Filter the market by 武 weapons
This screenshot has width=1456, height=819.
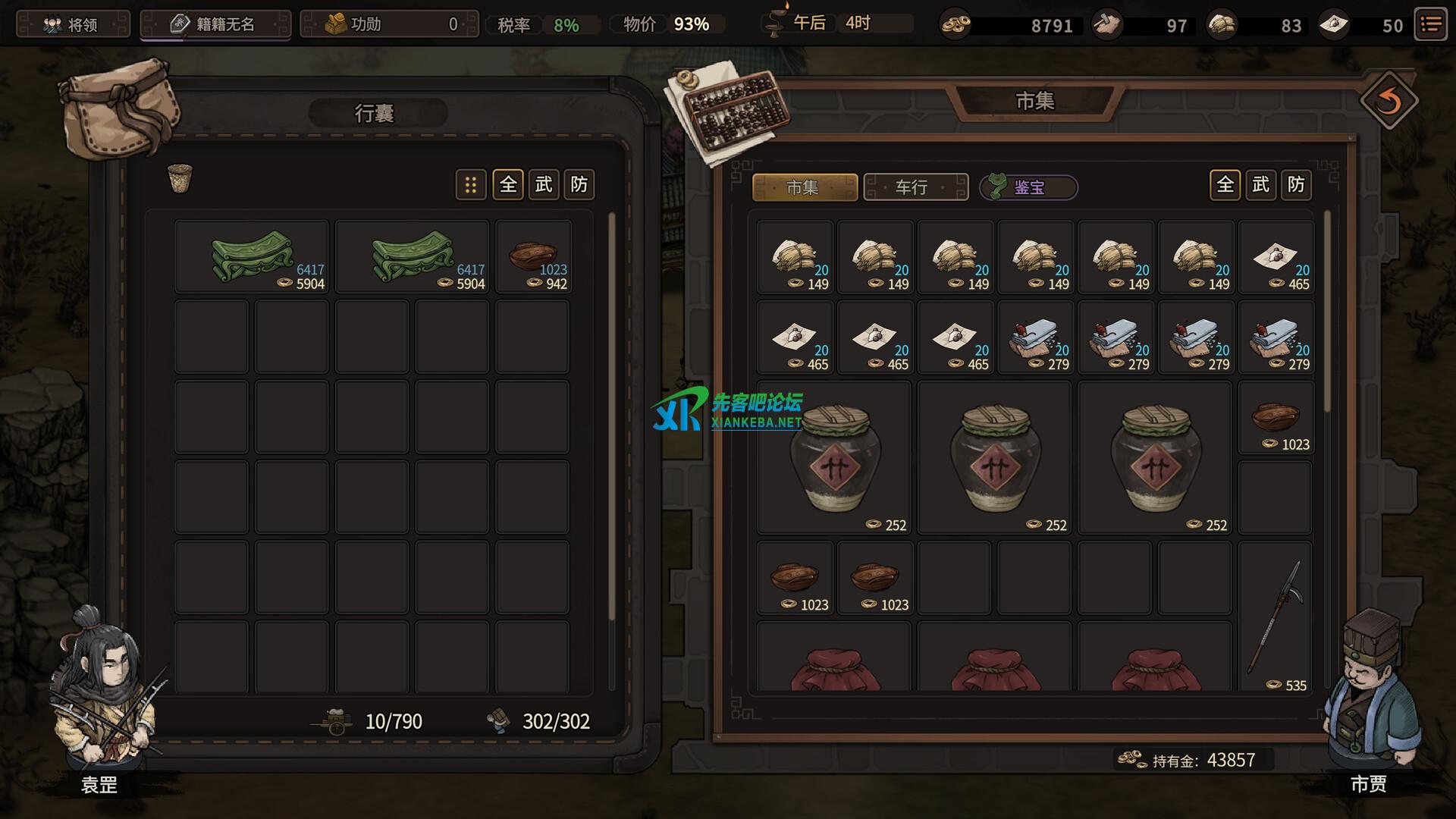pos(1260,185)
